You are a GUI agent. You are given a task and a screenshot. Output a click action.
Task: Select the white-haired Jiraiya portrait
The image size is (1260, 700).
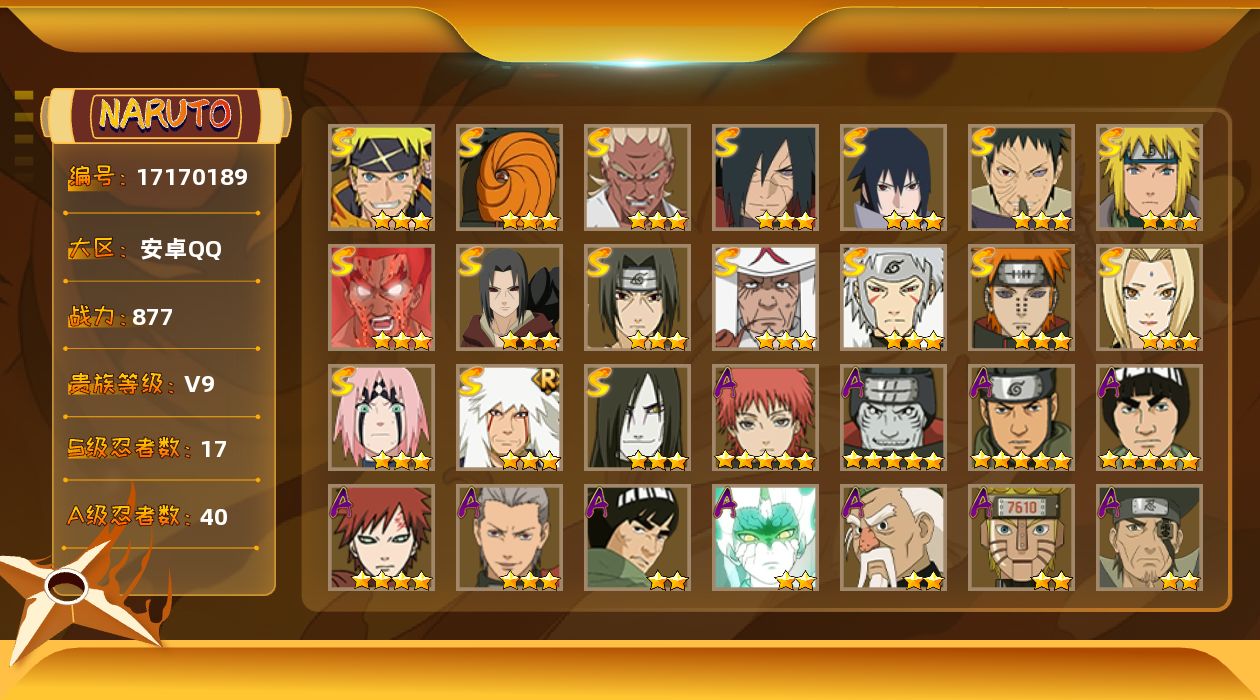509,417
